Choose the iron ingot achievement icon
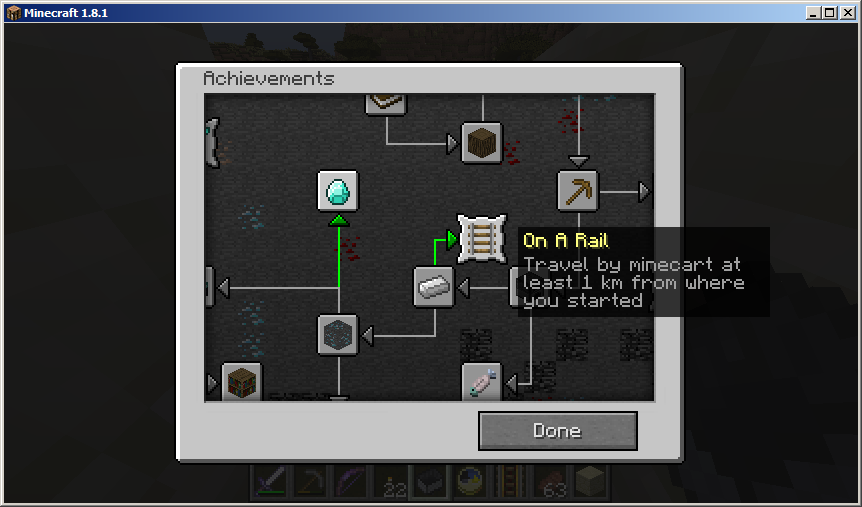The image size is (862, 507). tap(434, 287)
